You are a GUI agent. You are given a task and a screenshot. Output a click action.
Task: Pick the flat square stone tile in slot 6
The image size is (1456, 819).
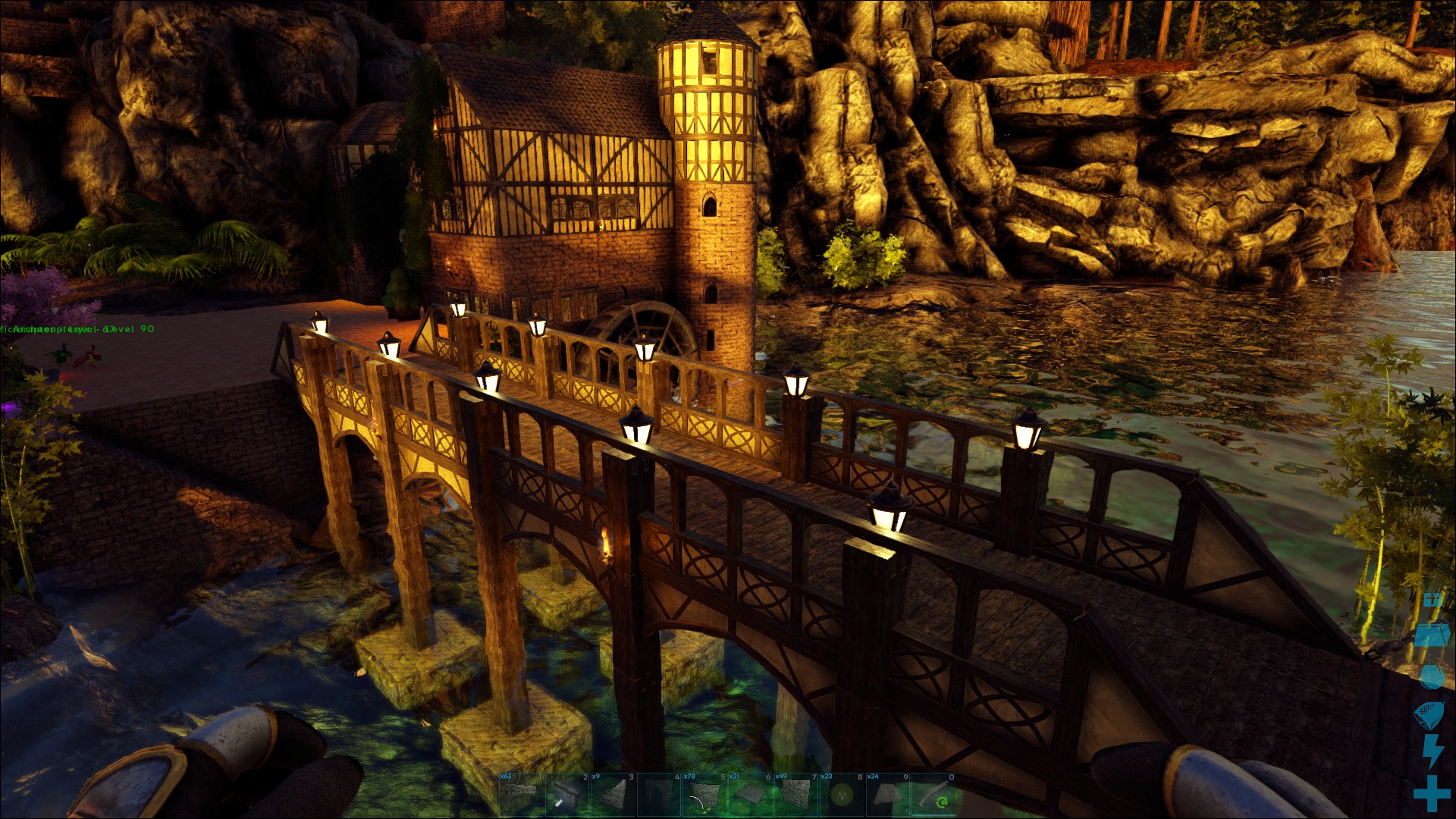click(749, 795)
